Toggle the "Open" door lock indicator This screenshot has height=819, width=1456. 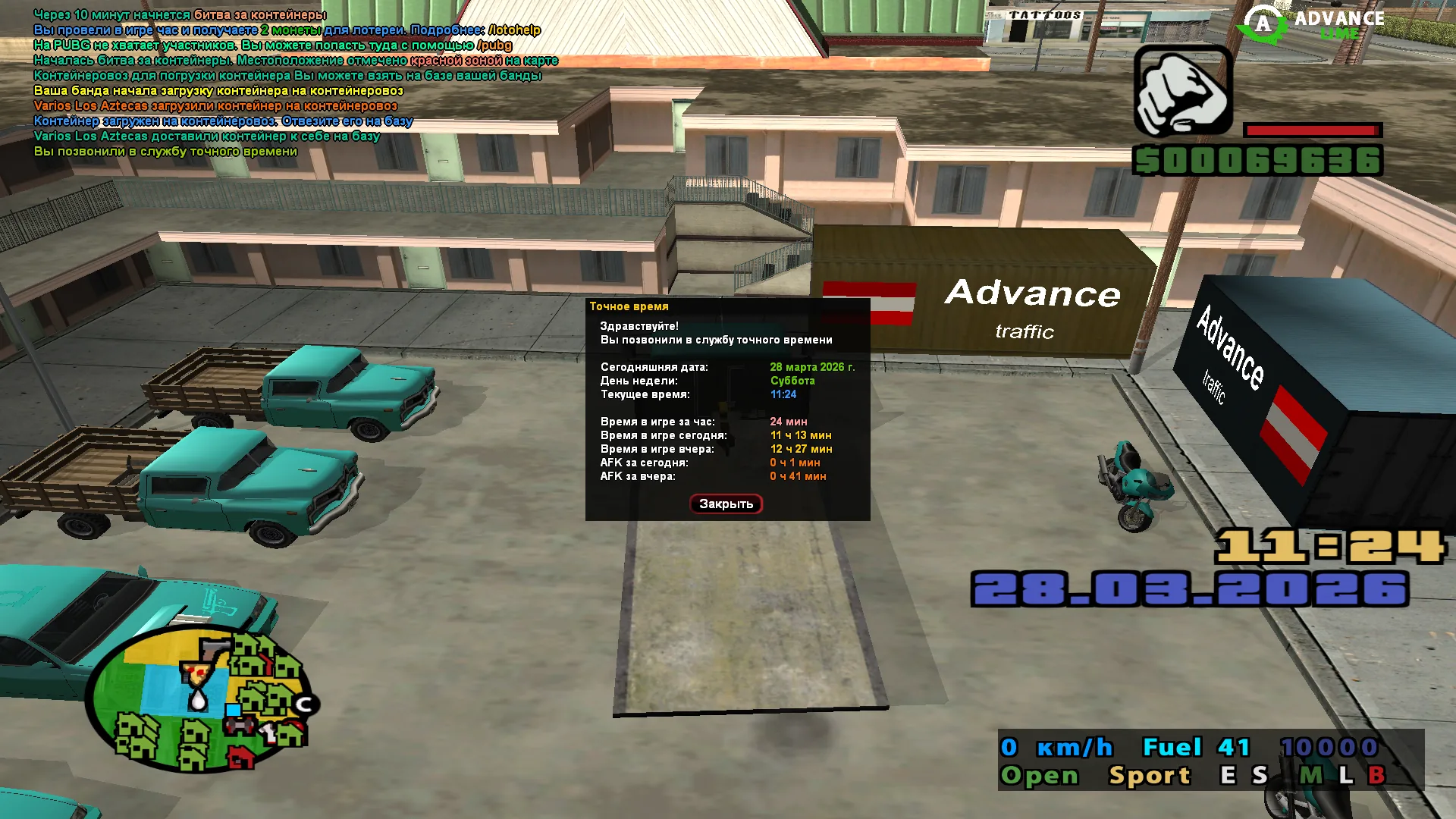[1040, 775]
